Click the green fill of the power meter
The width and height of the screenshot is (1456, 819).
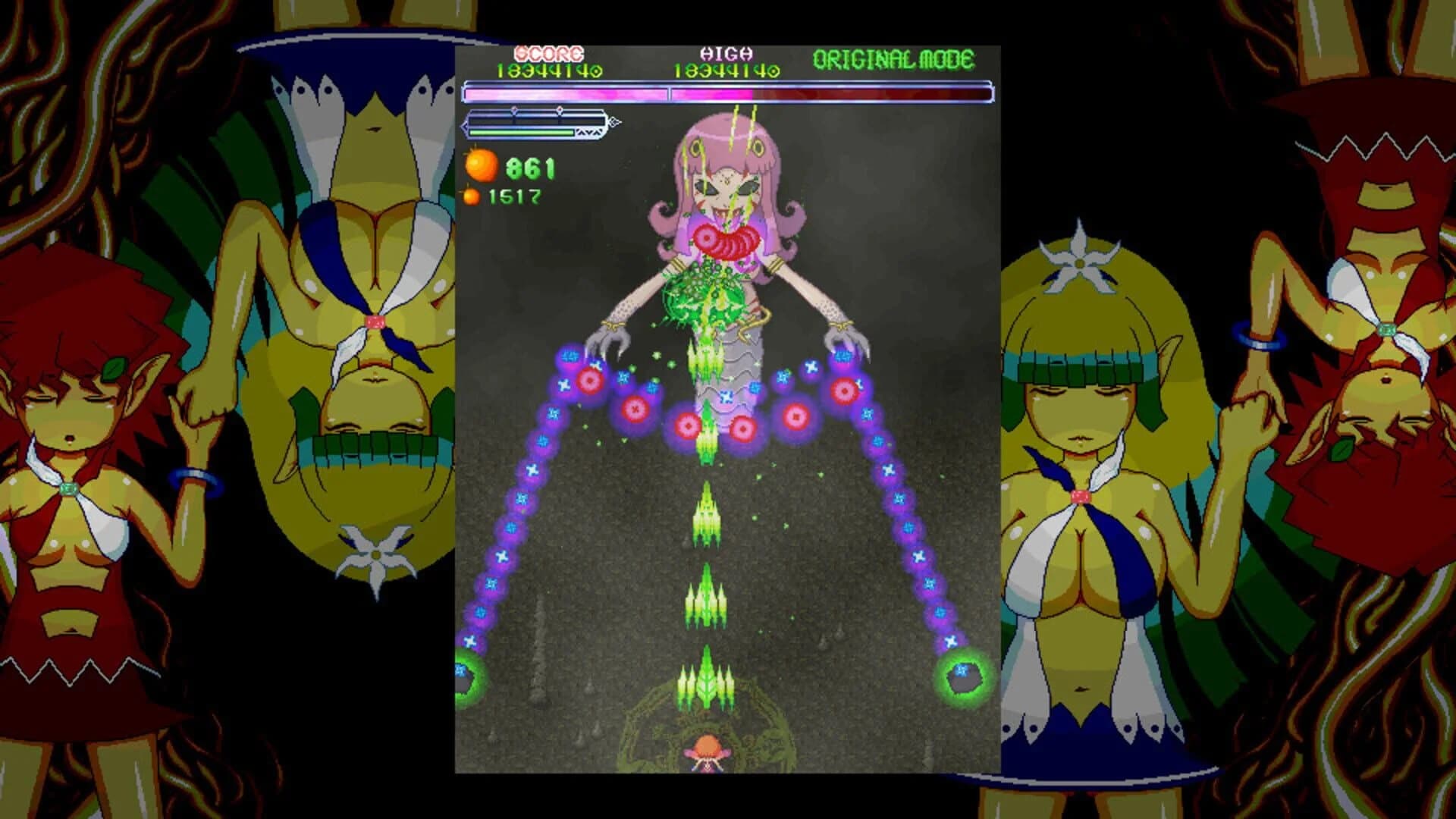[x=519, y=133]
